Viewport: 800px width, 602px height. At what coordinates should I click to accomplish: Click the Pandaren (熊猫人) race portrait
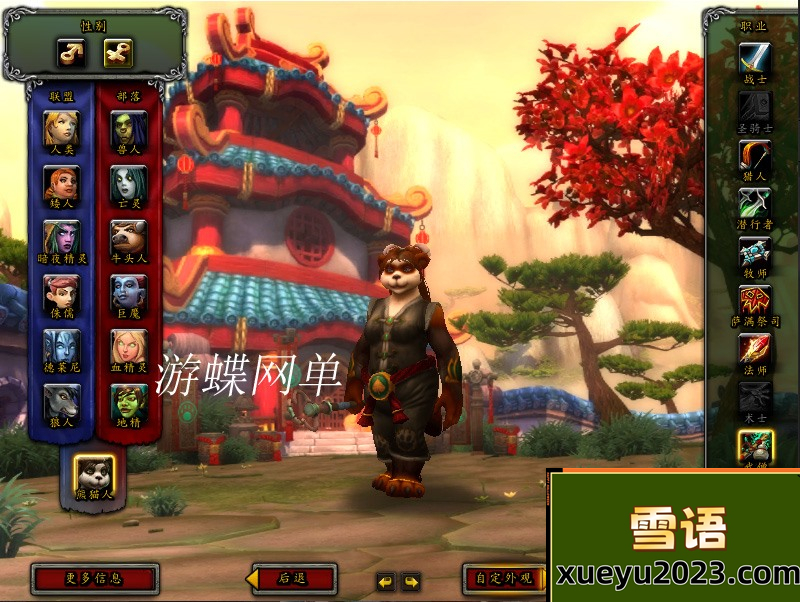[x=95, y=473]
